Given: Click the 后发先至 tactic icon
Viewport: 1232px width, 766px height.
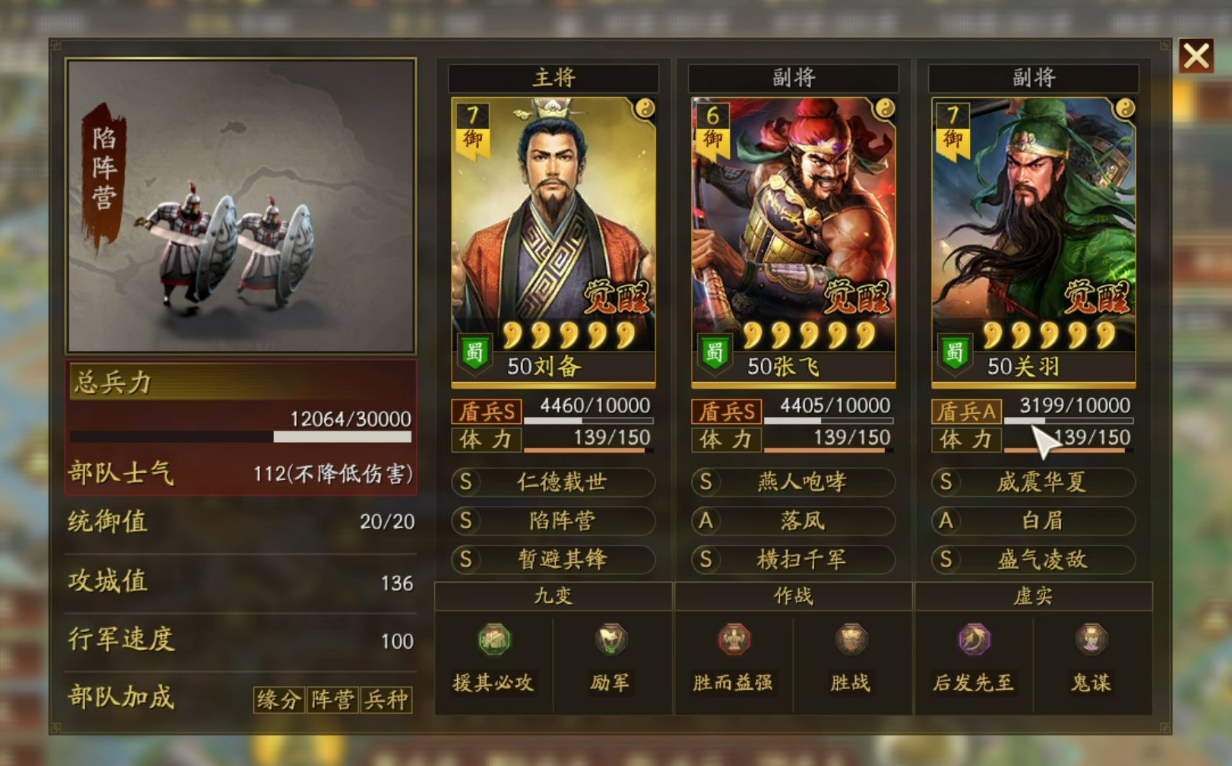Looking at the screenshot, I should pyautogui.click(x=974, y=639).
